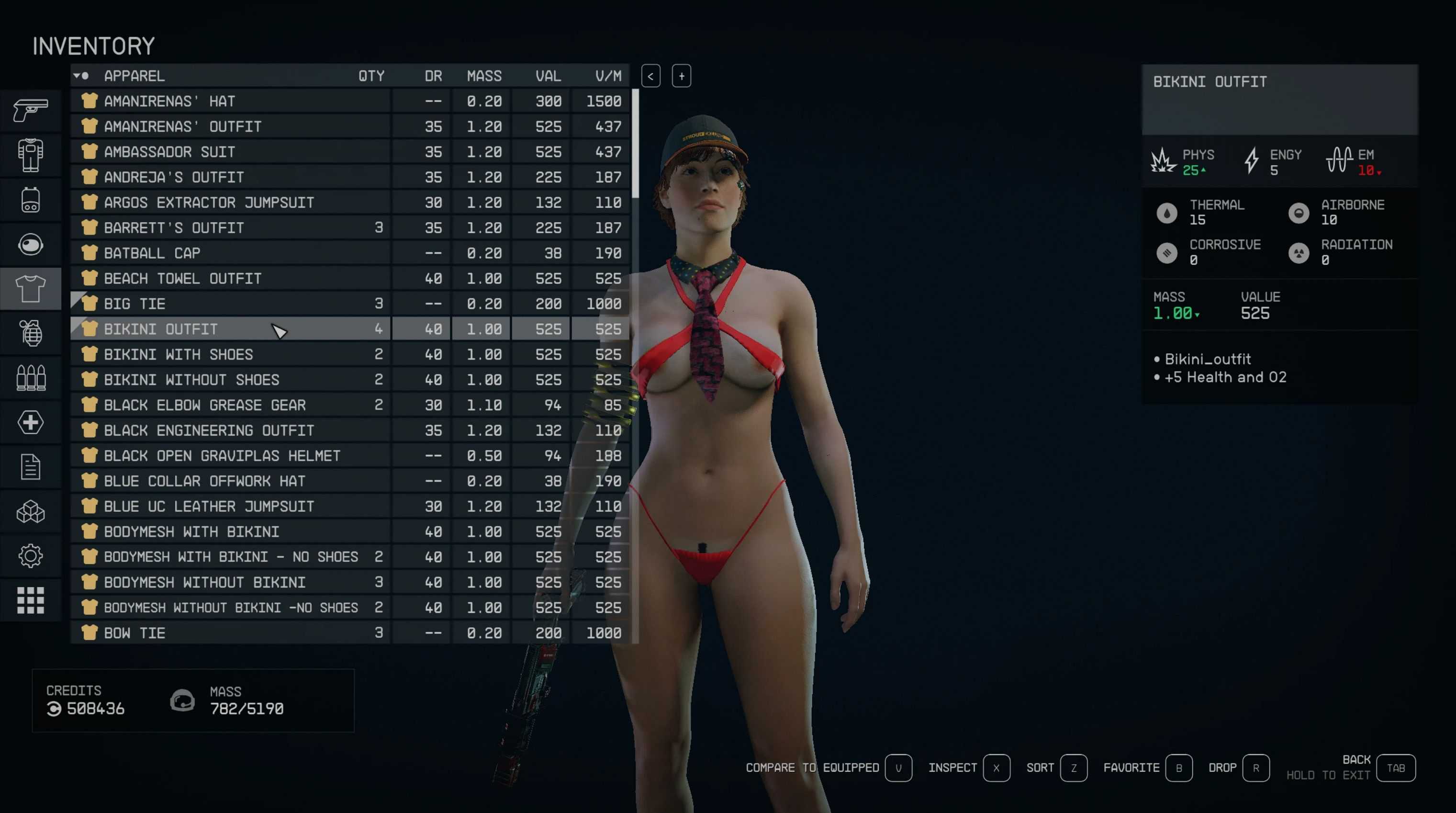Viewport: 1456px width, 813px height.
Task: Select Amanirenas' Hat in the apparel list
Action: (x=169, y=101)
